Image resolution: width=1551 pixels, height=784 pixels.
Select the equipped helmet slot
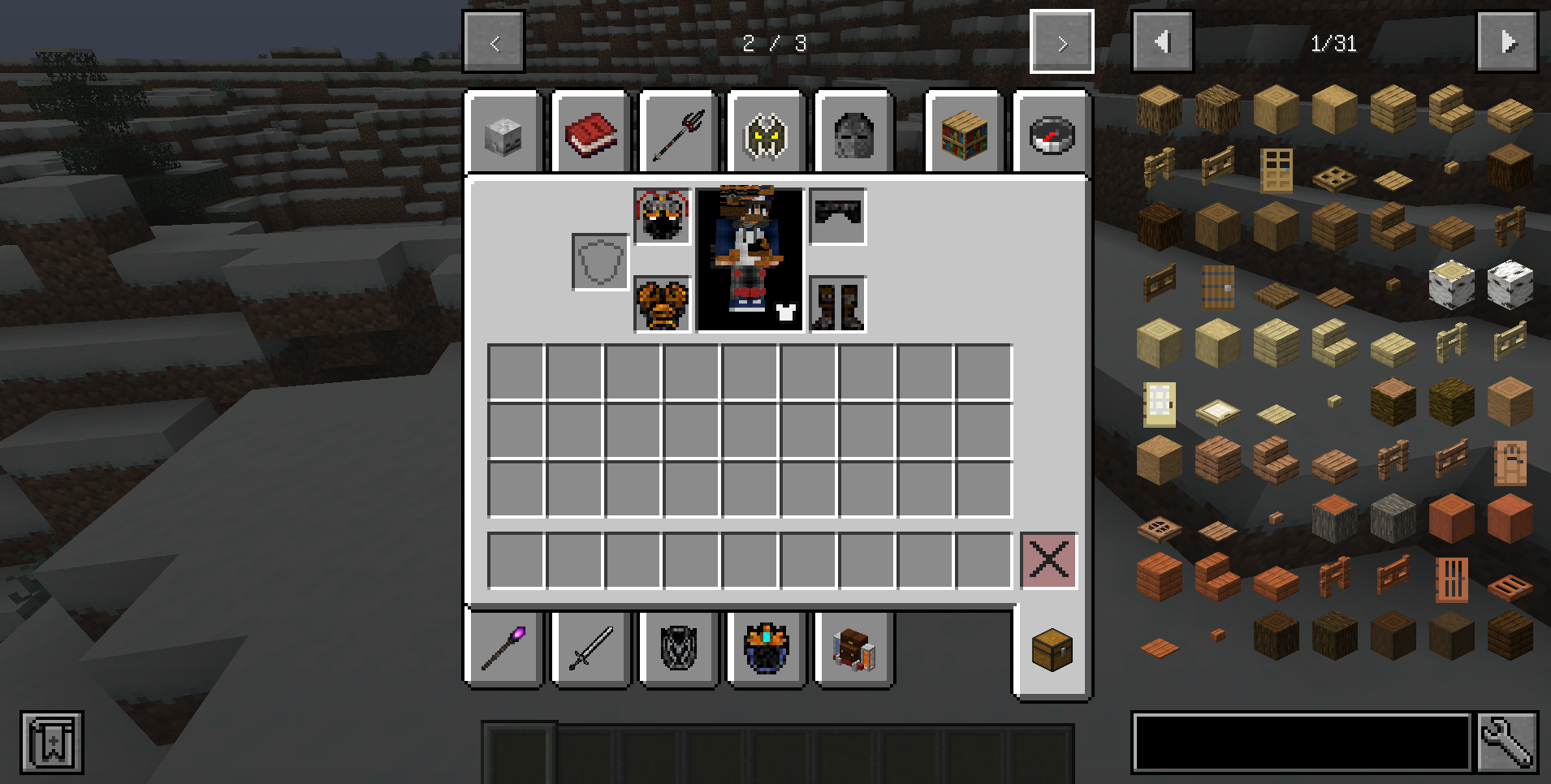click(x=663, y=217)
